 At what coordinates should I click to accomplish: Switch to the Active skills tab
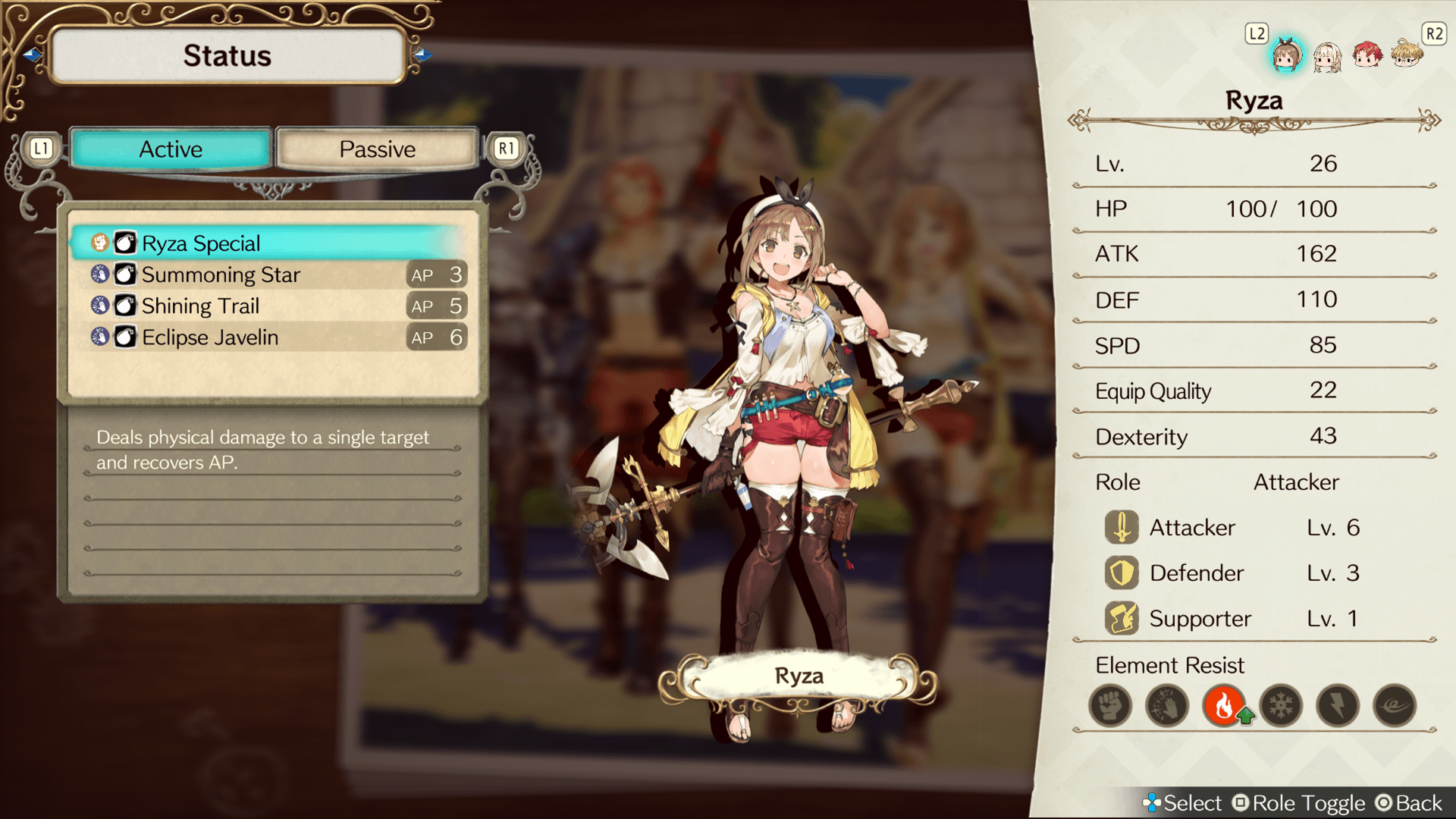pos(171,149)
